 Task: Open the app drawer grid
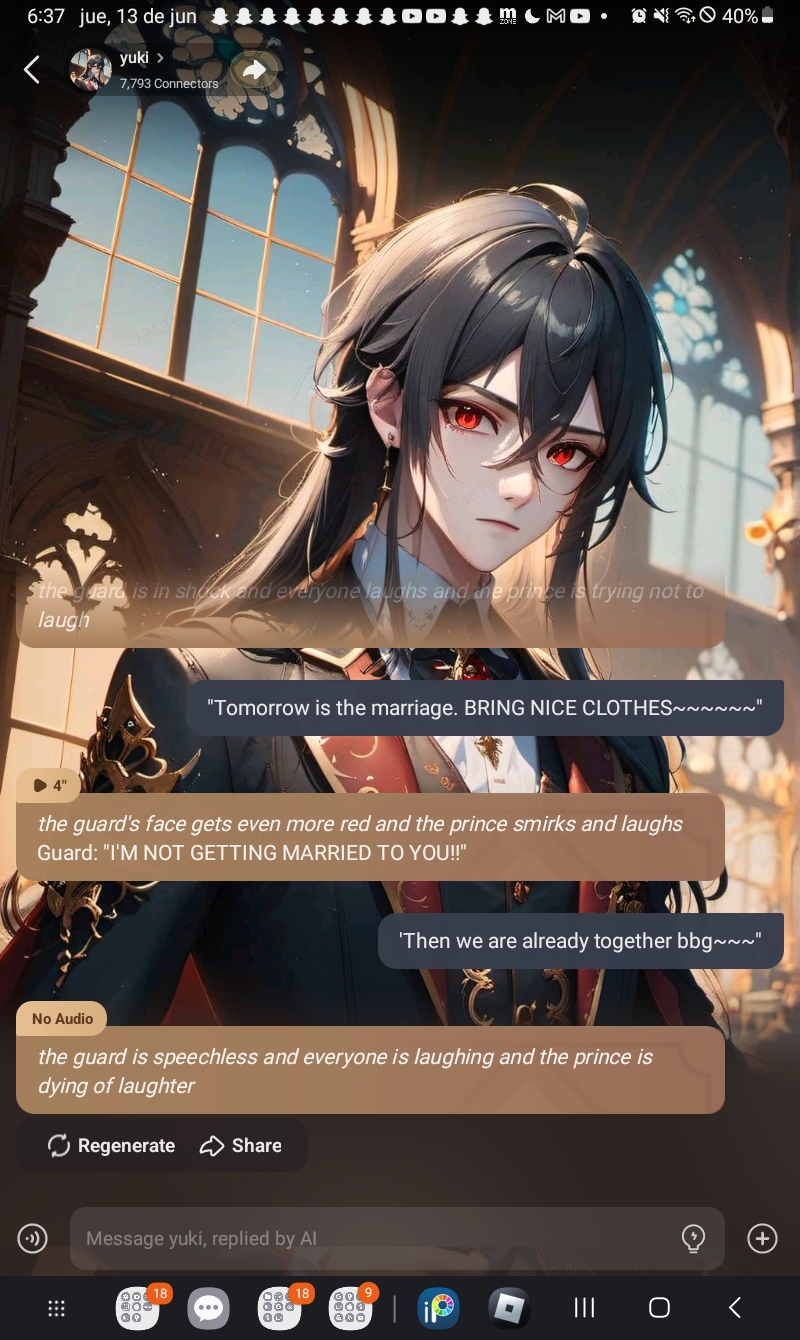coord(57,1308)
